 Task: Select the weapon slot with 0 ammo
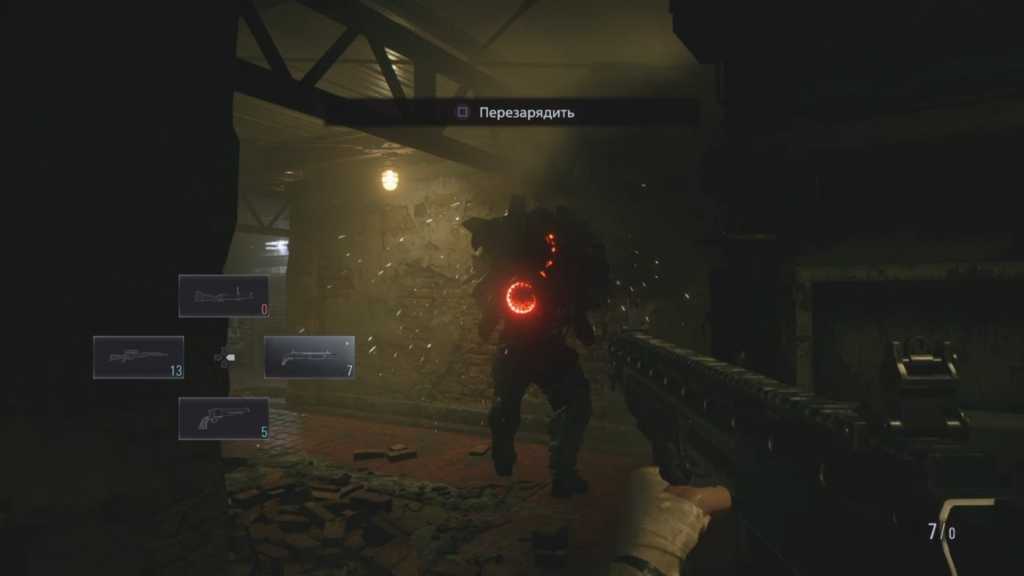coord(224,296)
